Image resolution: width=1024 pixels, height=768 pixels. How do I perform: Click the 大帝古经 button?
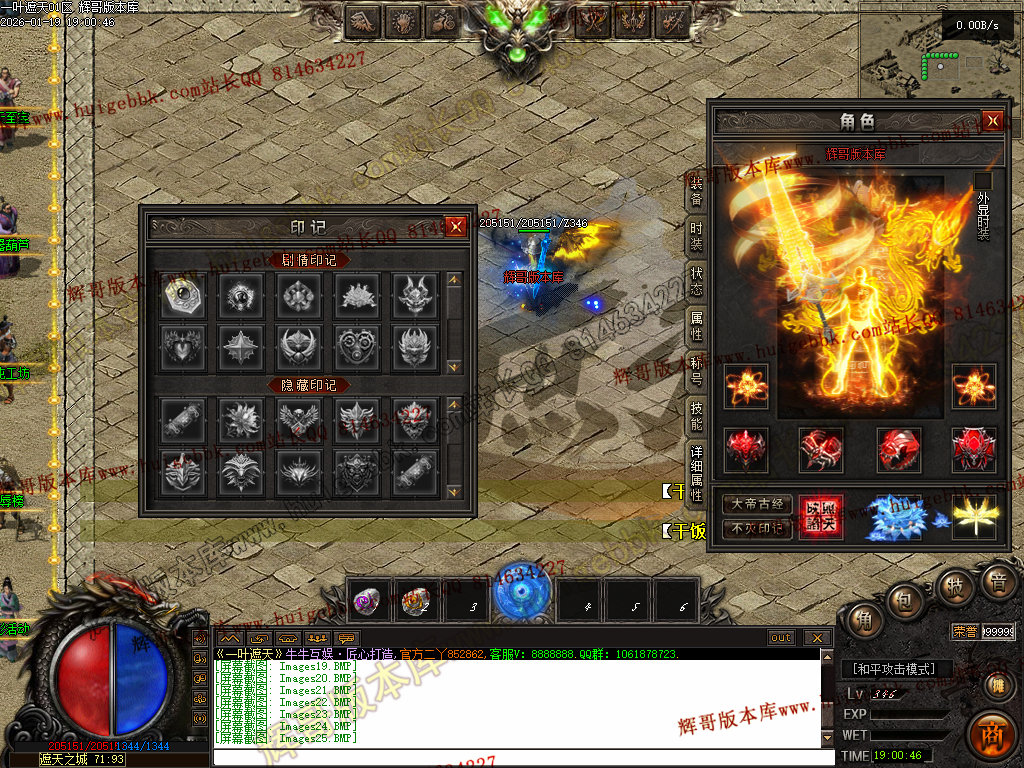click(757, 504)
